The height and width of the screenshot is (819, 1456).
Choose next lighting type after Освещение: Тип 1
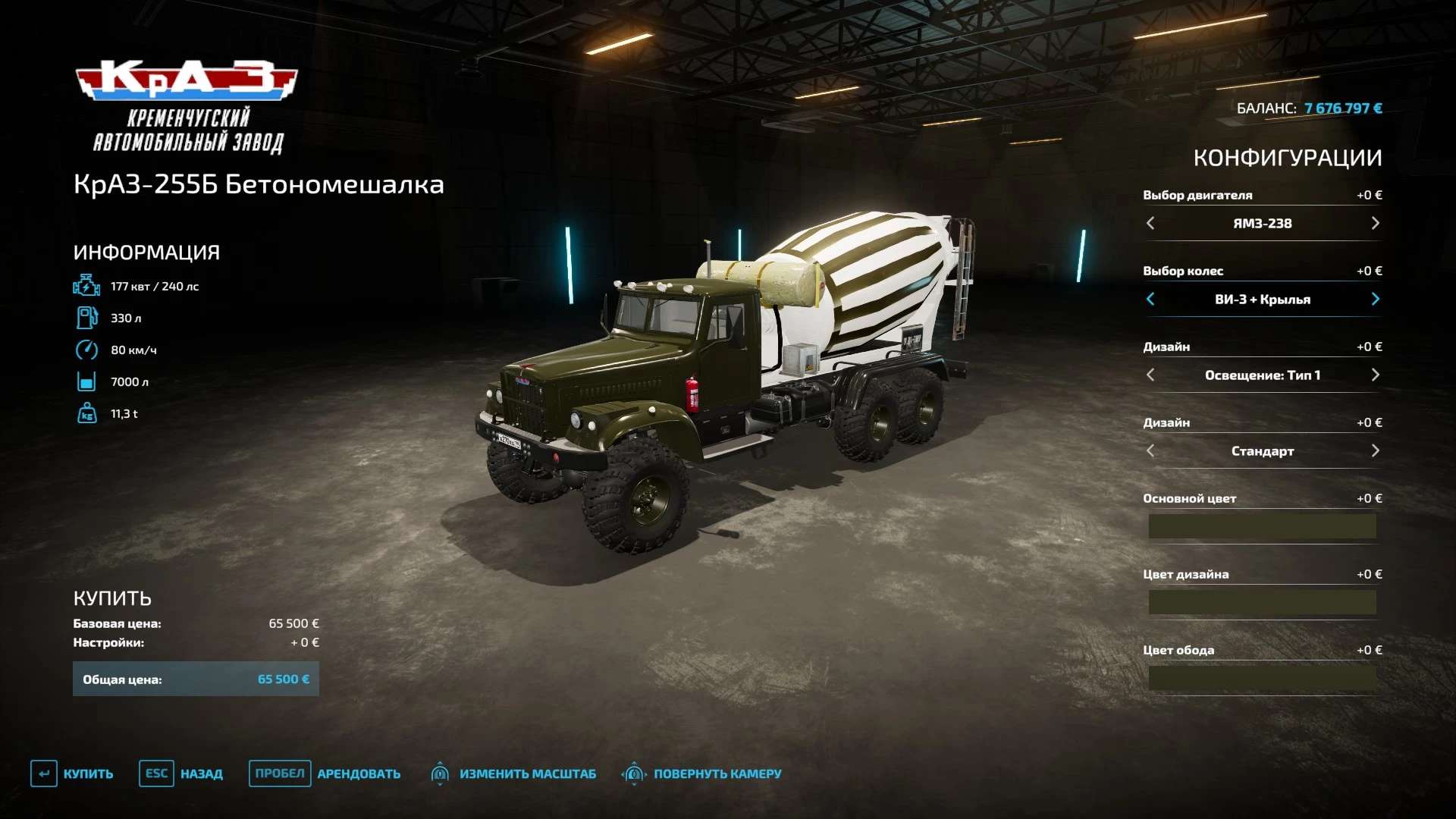point(1375,375)
